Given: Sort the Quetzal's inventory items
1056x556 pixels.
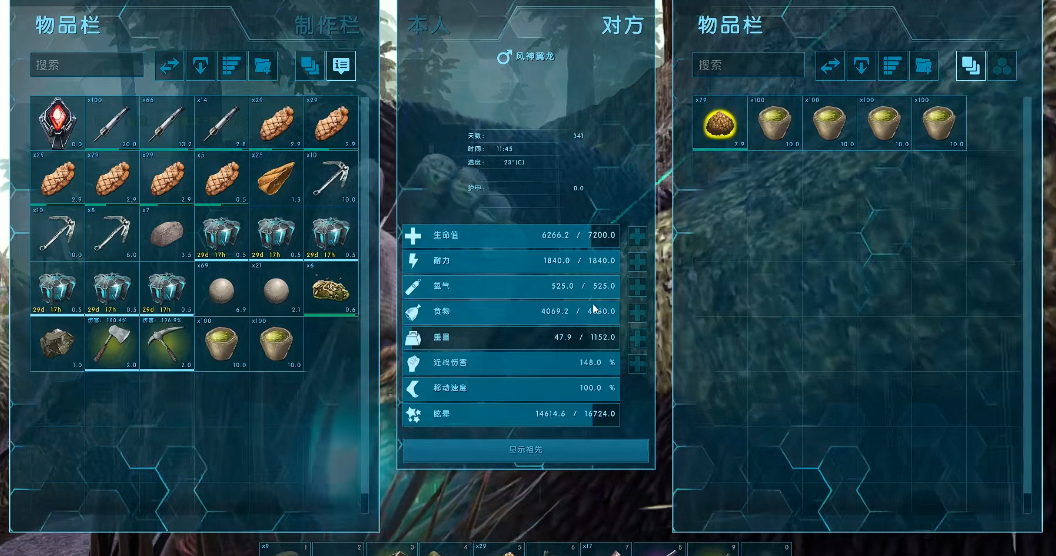Looking at the screenshot, I should pos(893,66).
